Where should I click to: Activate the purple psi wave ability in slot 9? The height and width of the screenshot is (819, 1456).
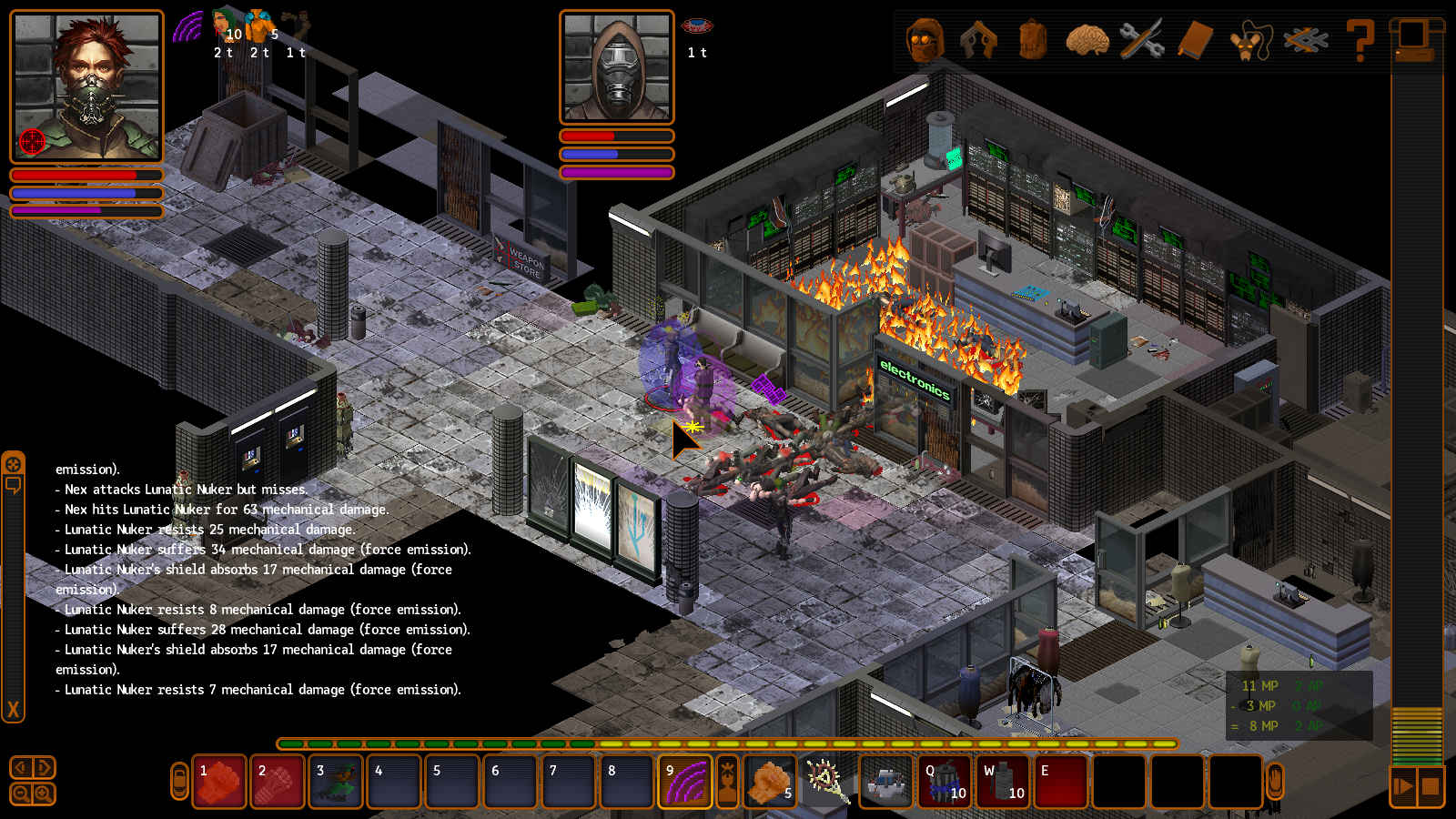(x=685, y=782)
